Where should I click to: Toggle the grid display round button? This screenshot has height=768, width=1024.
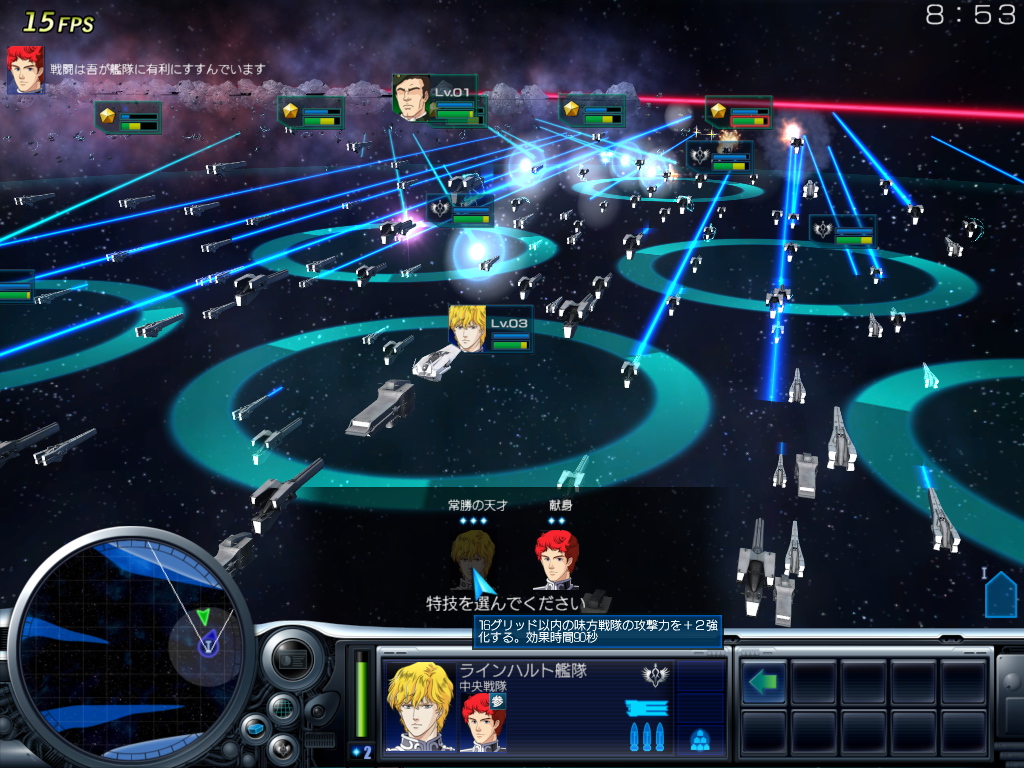(284, 707)
